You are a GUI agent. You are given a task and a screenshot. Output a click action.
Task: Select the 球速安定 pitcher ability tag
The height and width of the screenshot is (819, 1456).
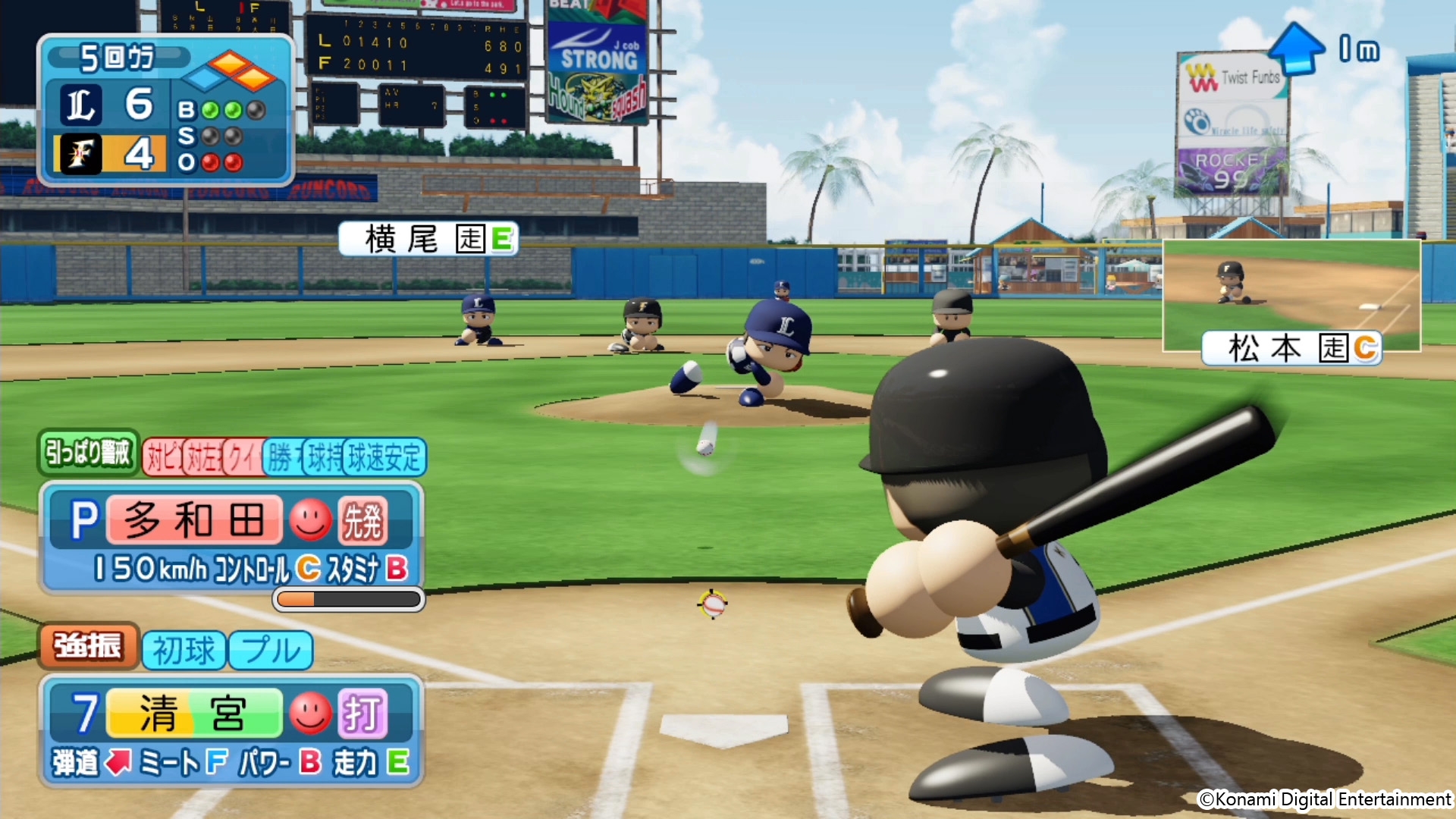[384, 457]
